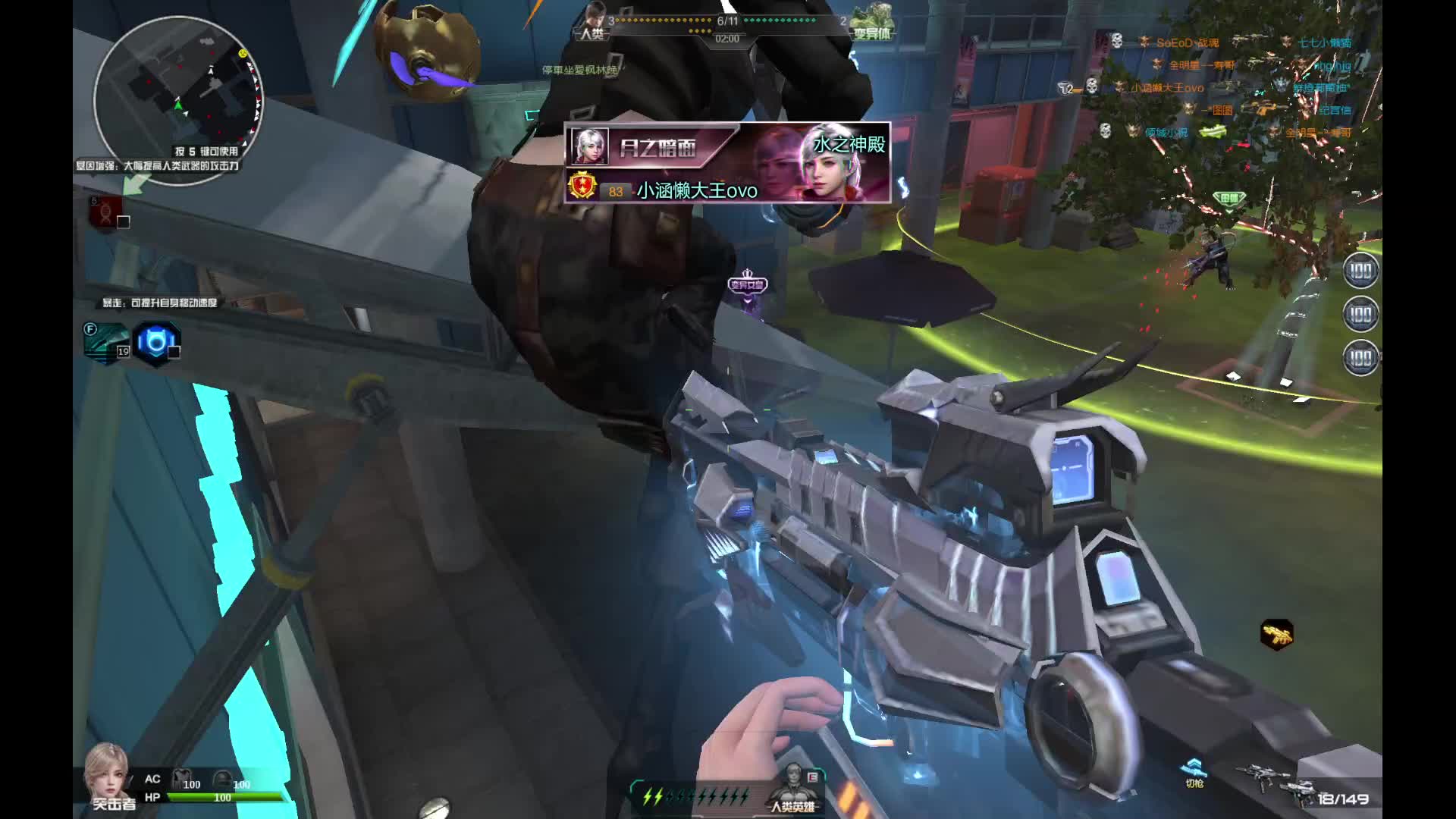
Task: Use the teal F rampage speed skill
Action: pos(107,342)
